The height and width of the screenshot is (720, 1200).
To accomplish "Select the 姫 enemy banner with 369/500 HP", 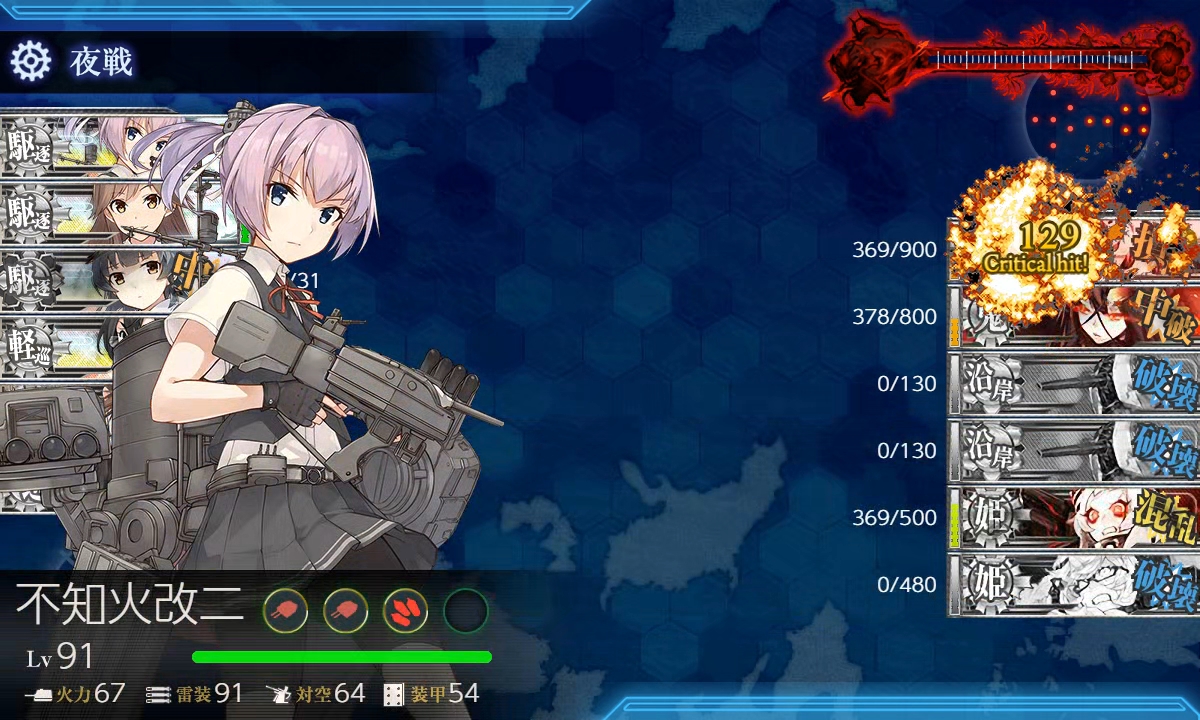I will coord(1073,518).
